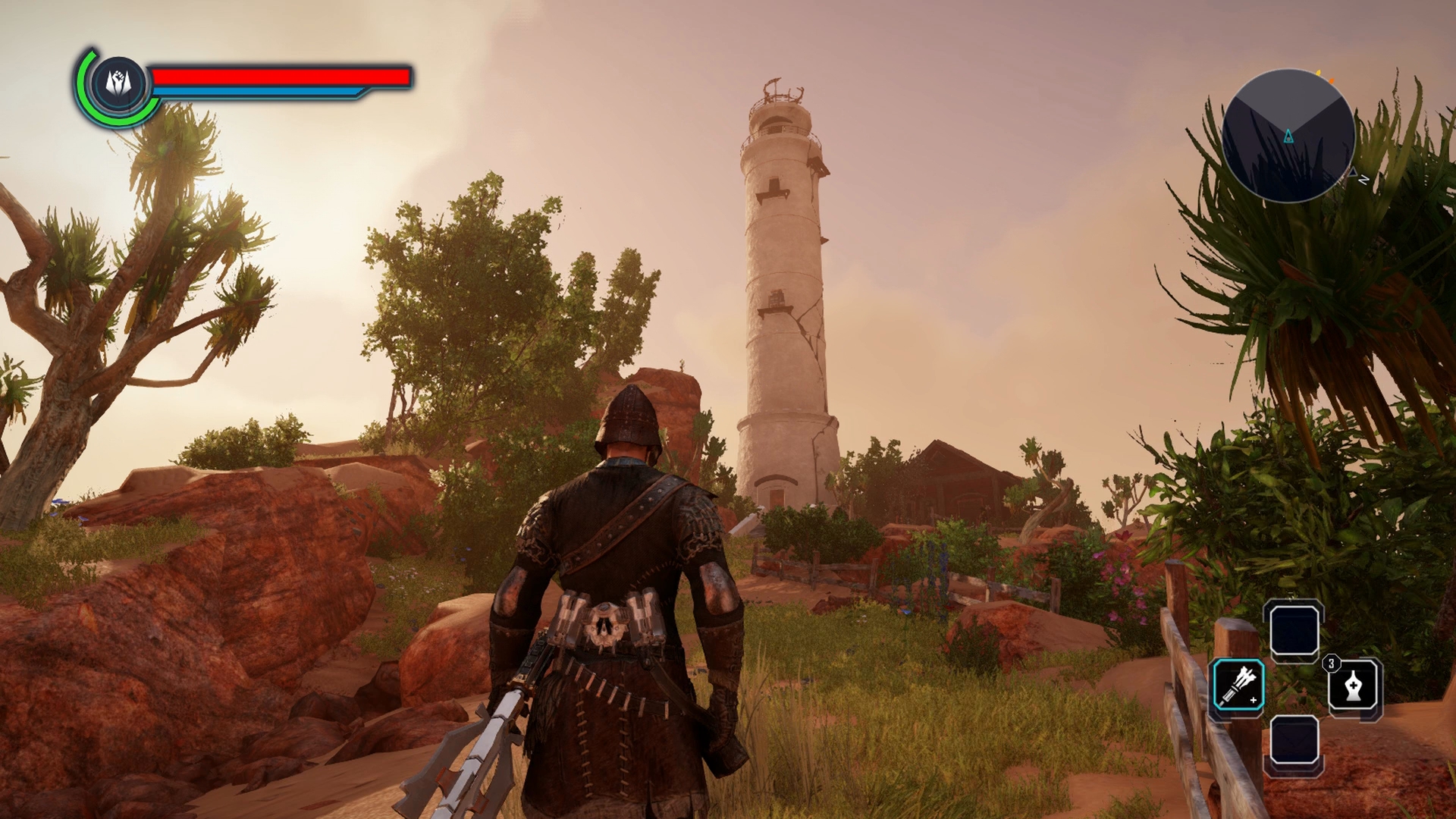Open the circular minimap
The height and width of the screenshot is (819, 1456).
pos(1288,136)
